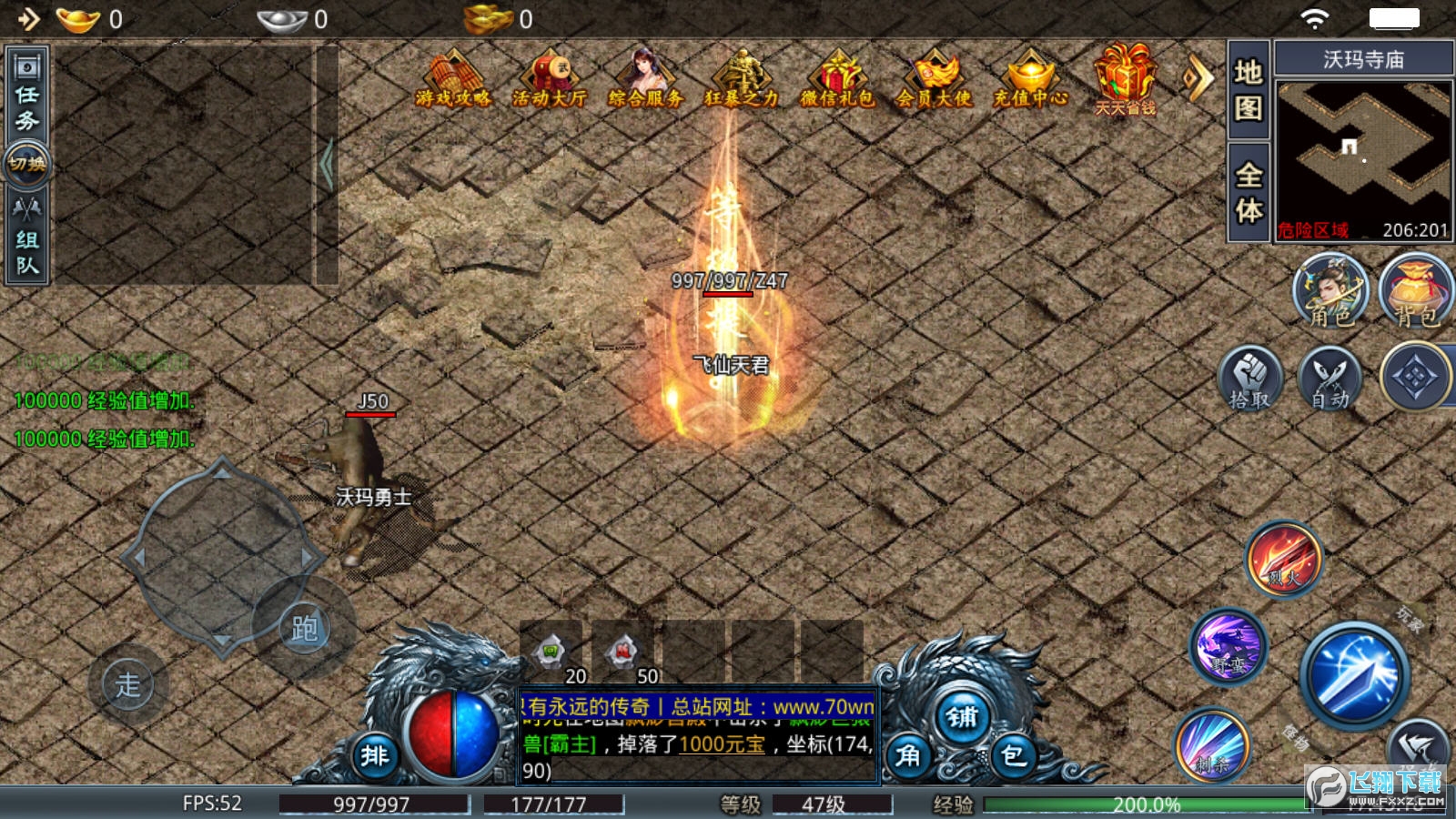Open the 背包 backpack icon

pyautogui.click(x=1415, y=291)
